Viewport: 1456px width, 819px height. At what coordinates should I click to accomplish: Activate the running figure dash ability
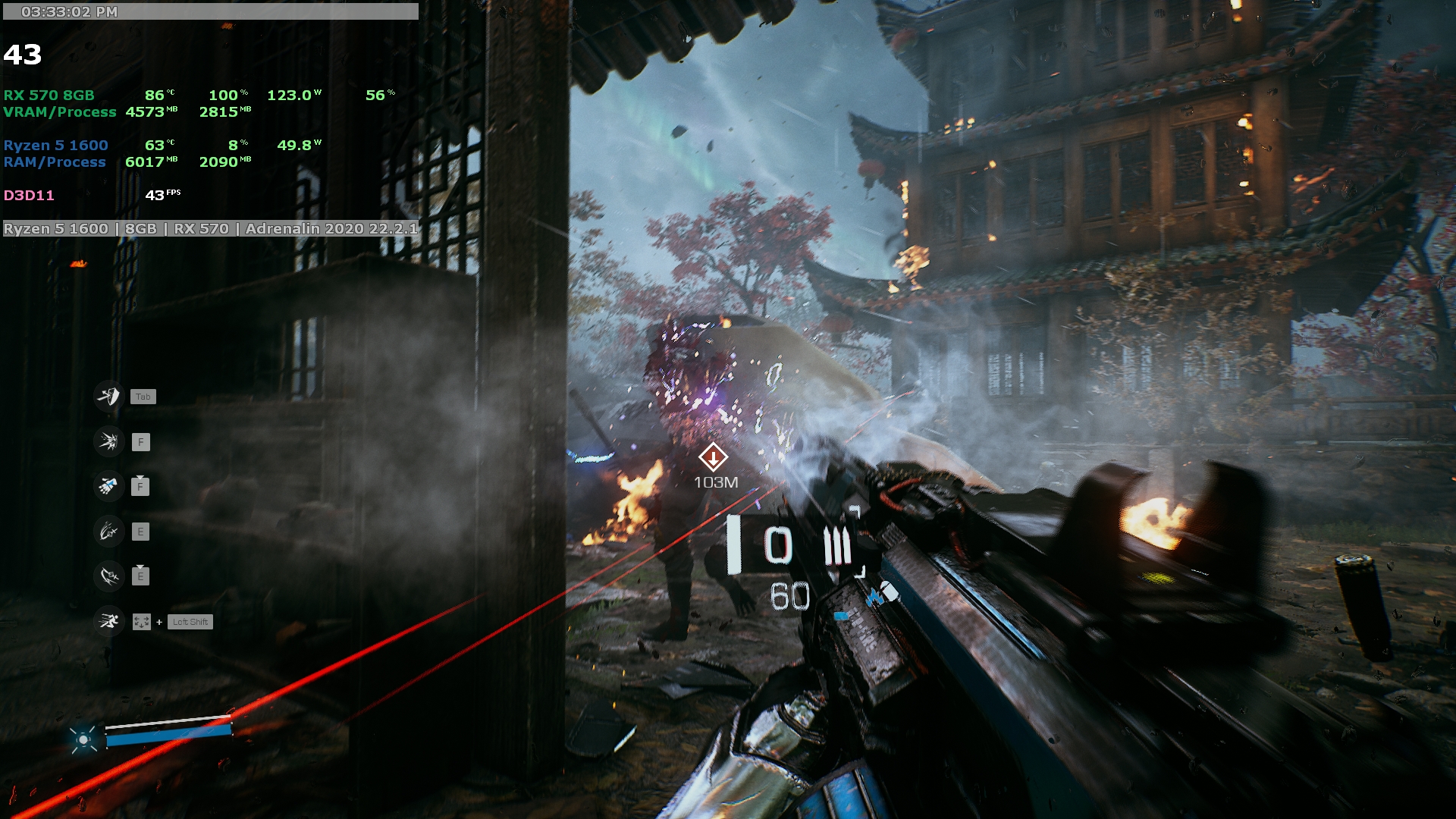pos(108,622)
